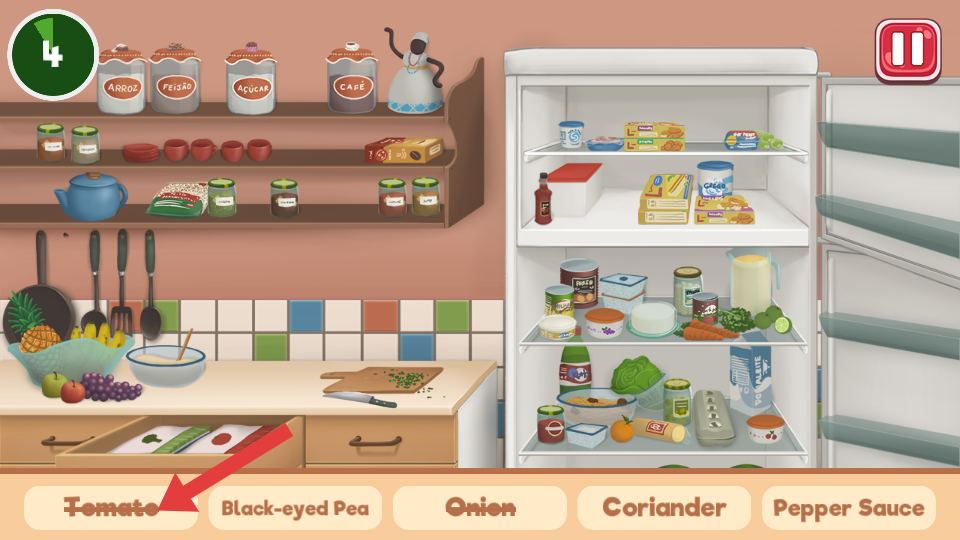Select the Black-eyed Pea ingredient label
The width and height of the screenshot is (960, 540).
295,508
